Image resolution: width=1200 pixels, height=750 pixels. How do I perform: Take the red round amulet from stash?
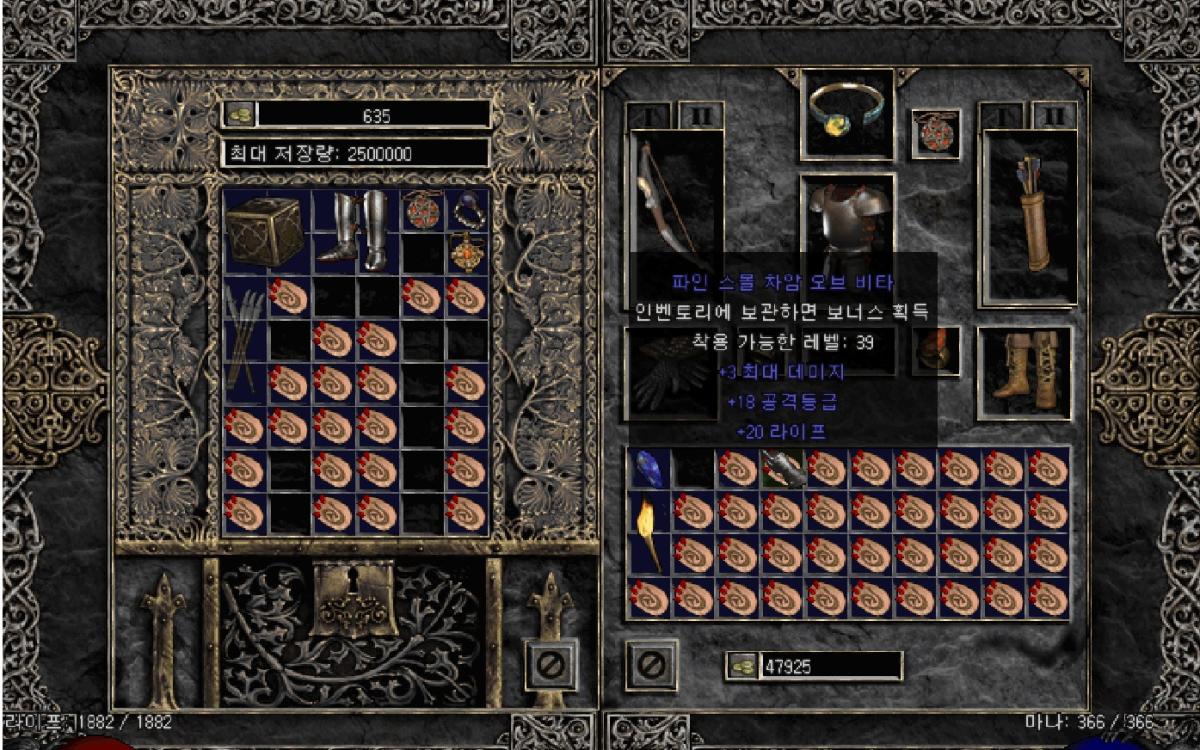422,211
